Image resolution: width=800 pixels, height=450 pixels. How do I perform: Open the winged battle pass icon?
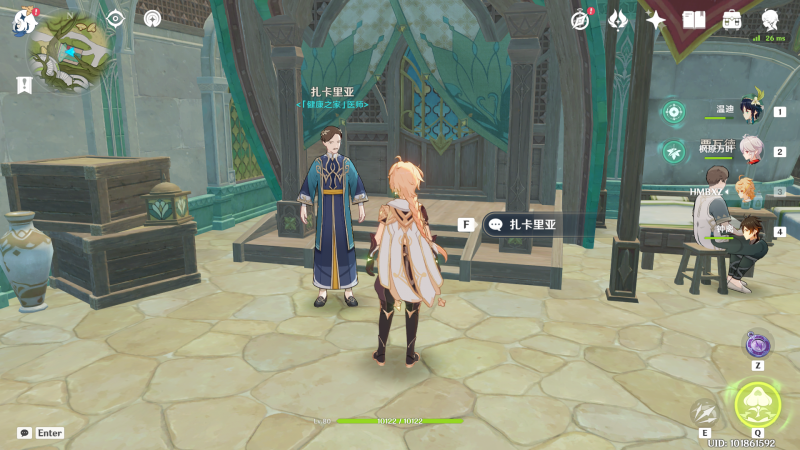618,19
